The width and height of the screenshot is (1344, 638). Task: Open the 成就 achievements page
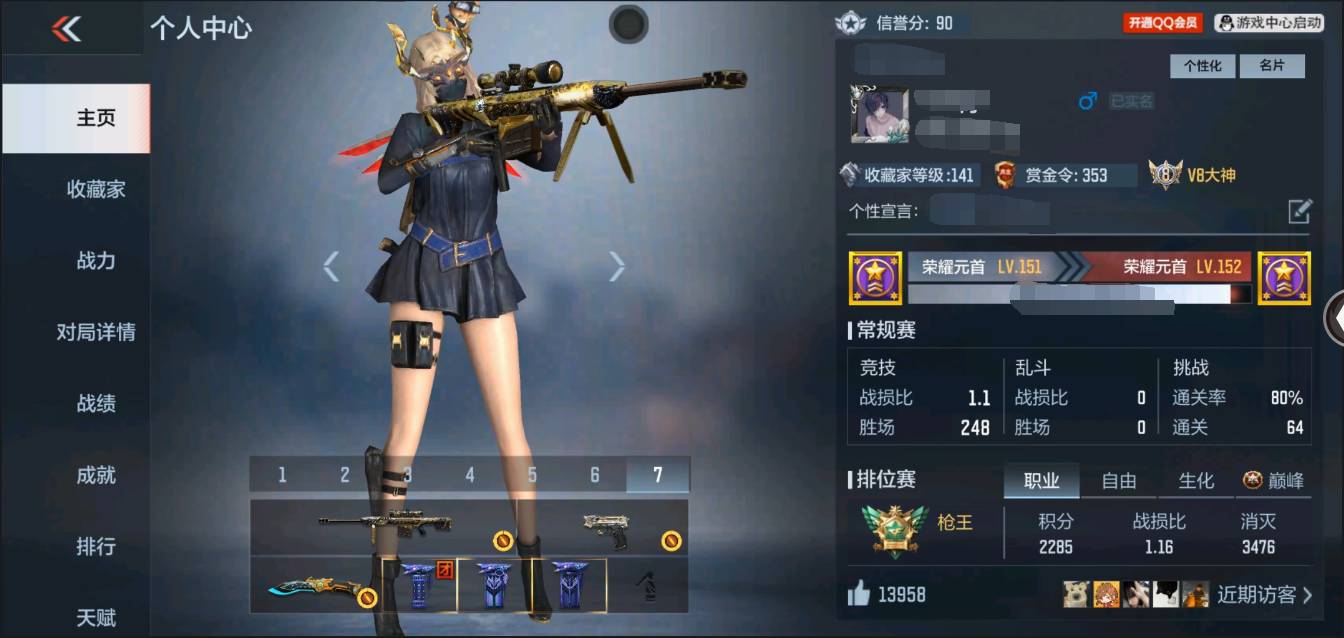pos(96,475)
